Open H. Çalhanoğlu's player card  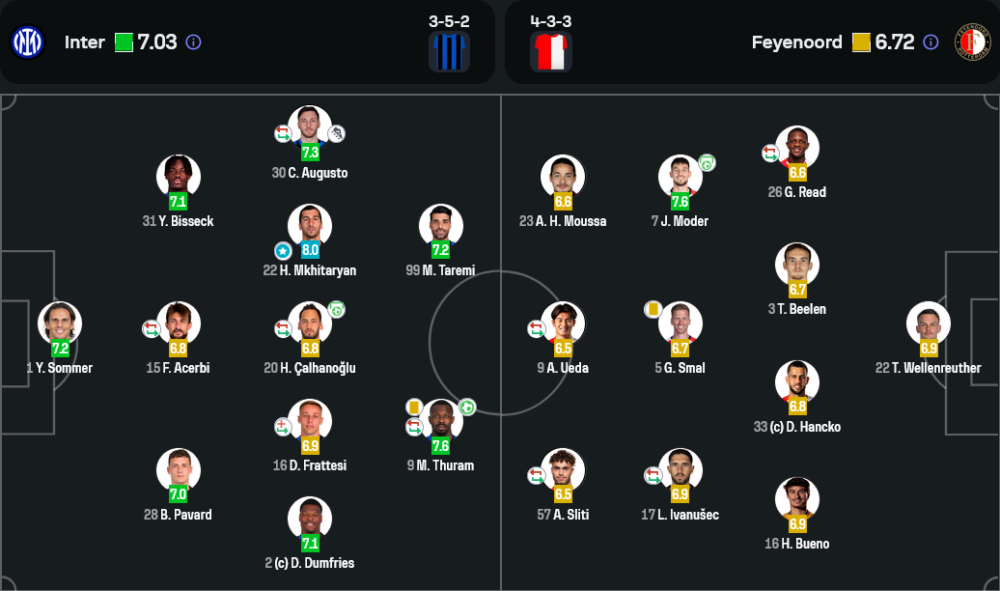[310, 324]
